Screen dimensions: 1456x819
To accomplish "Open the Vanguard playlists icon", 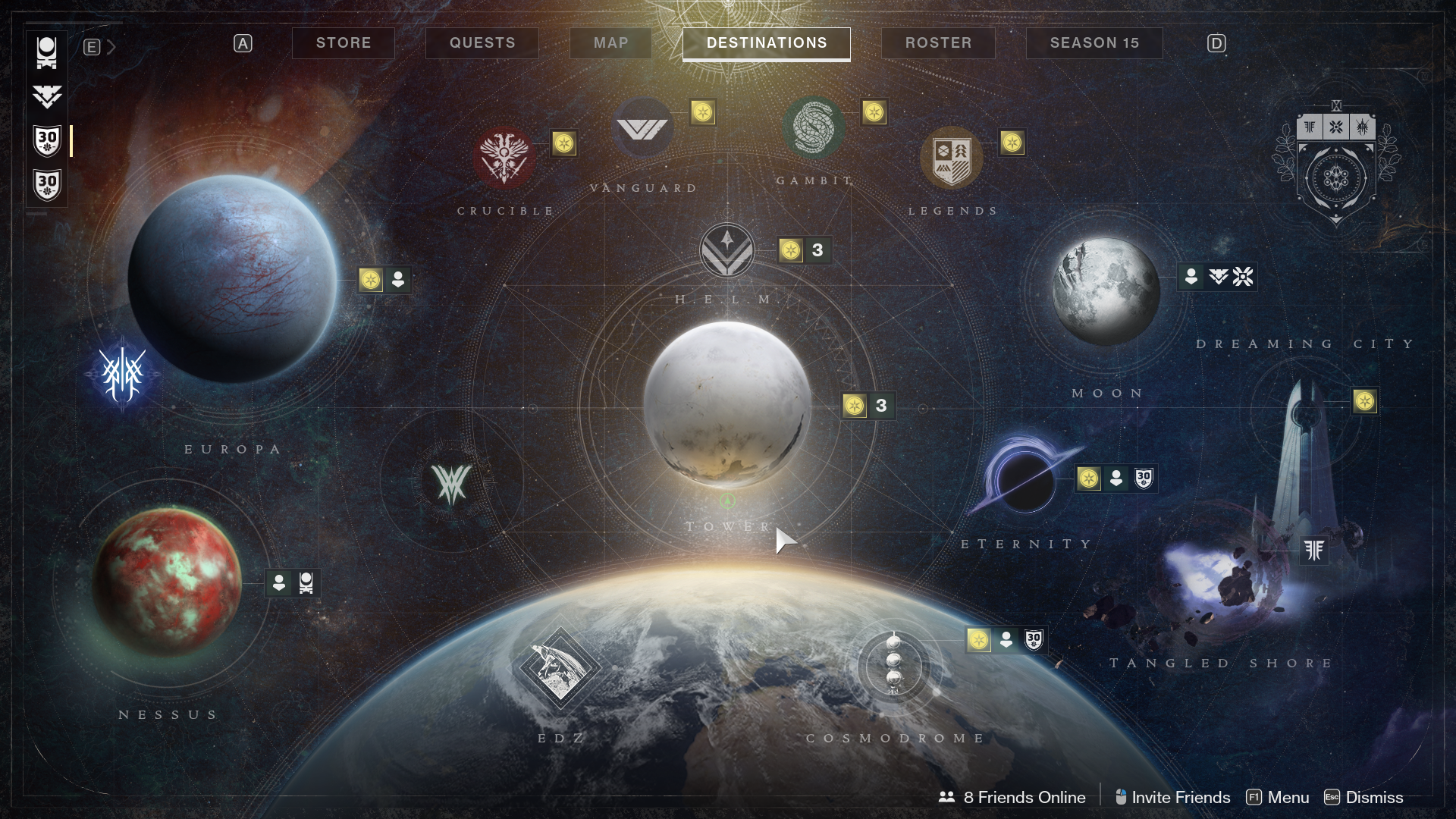I will point(643,127).
